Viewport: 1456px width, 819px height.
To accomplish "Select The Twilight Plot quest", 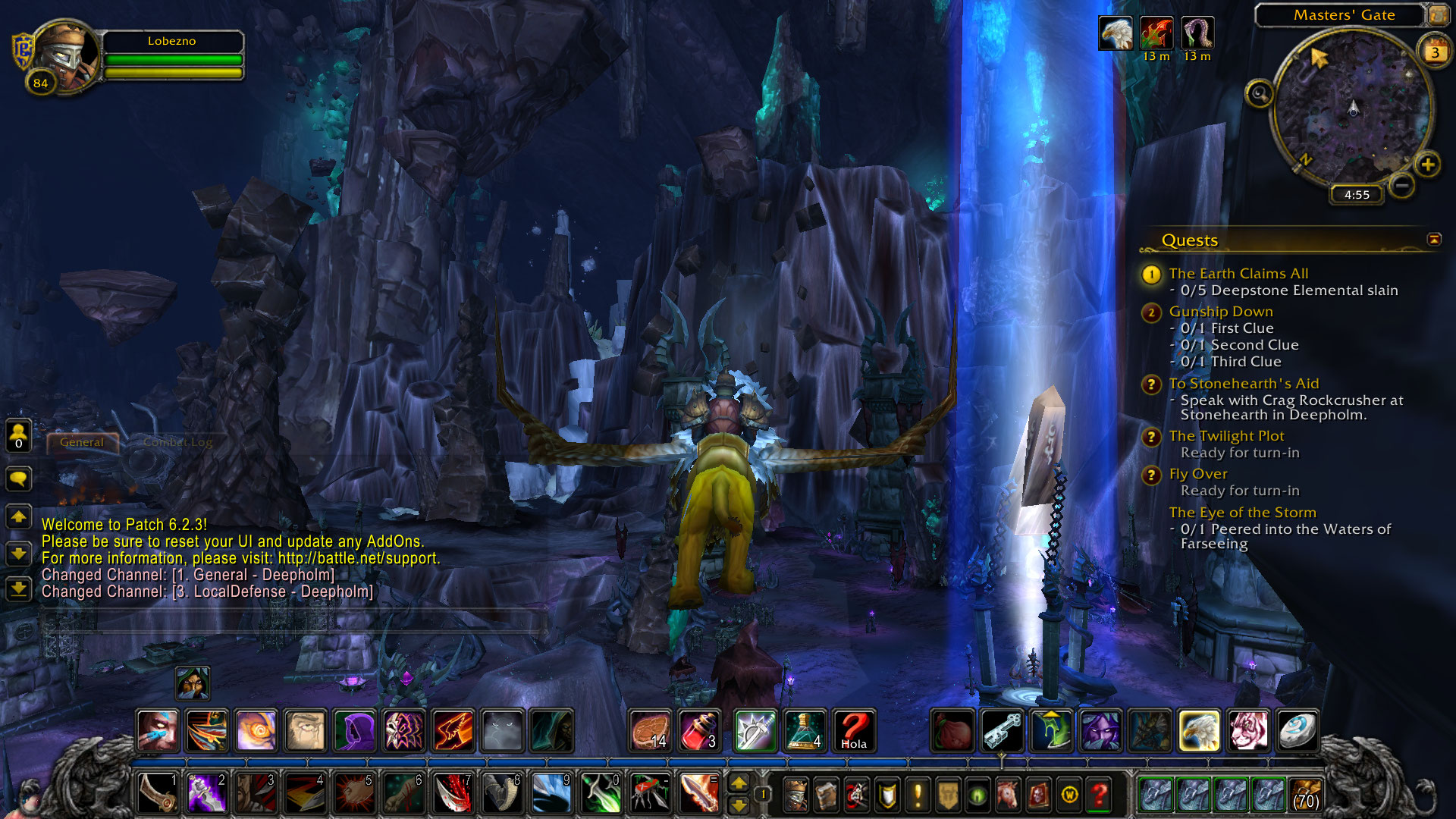I will (1225, 436).
